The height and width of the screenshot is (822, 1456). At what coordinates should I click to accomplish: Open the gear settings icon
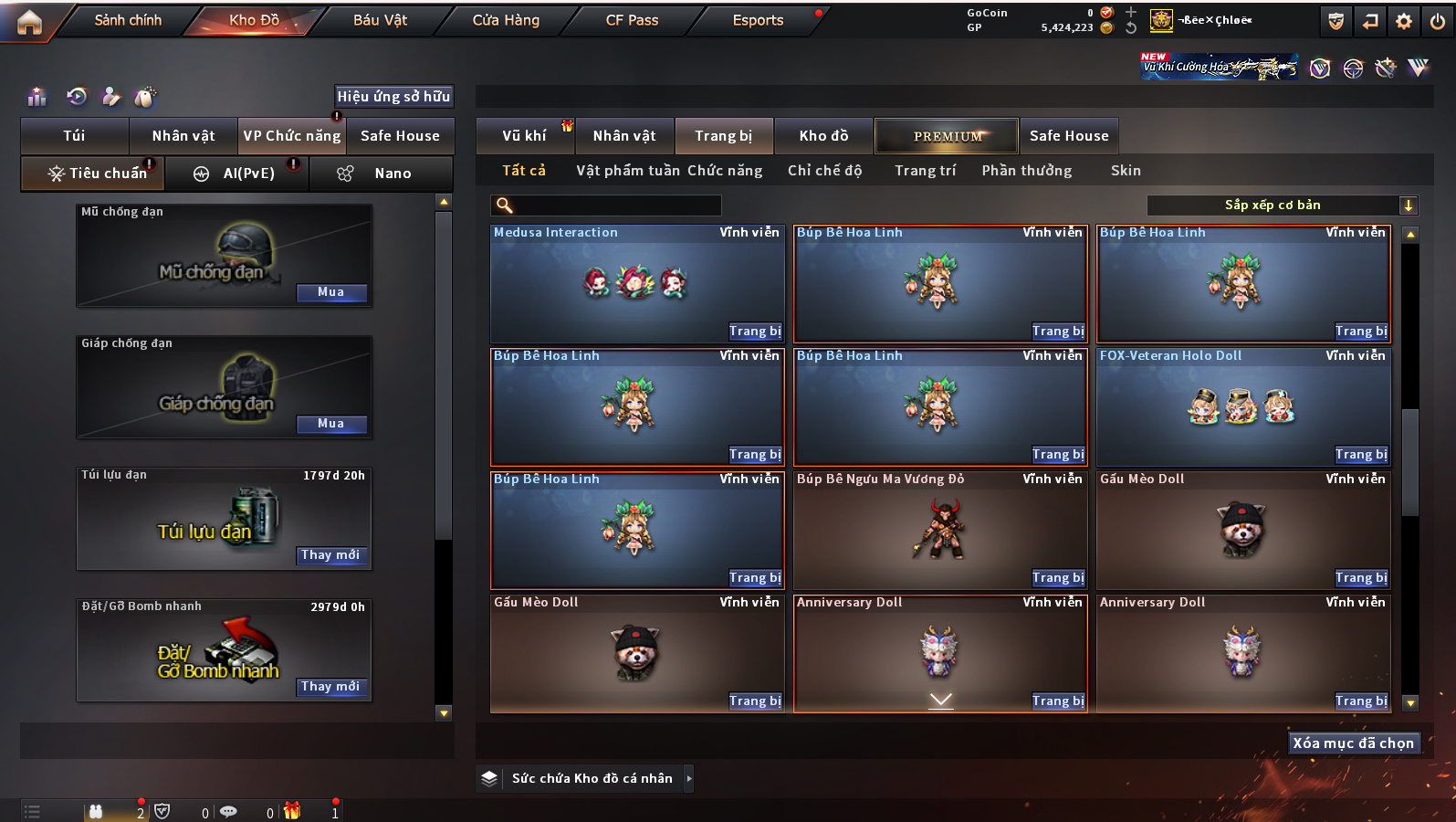pos(1404,21)
